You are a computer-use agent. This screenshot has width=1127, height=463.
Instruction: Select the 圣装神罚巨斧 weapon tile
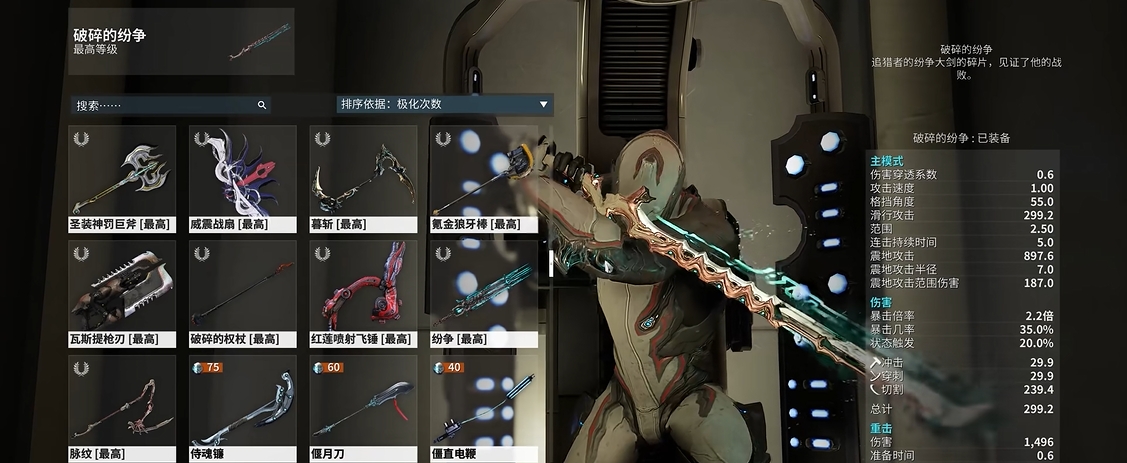[122, 178]
